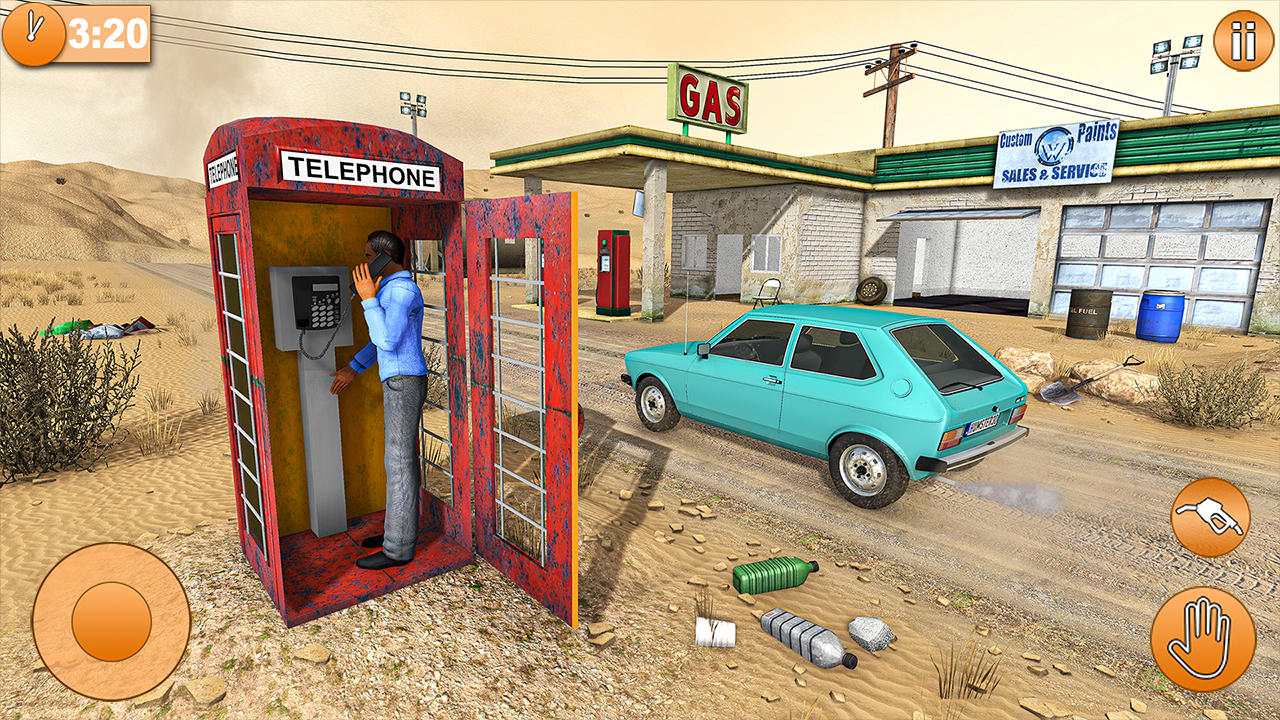Select the GAS sign above the canopy
Image resolution: width=1280 pixels, height=720 pixels.
[710, 95]
